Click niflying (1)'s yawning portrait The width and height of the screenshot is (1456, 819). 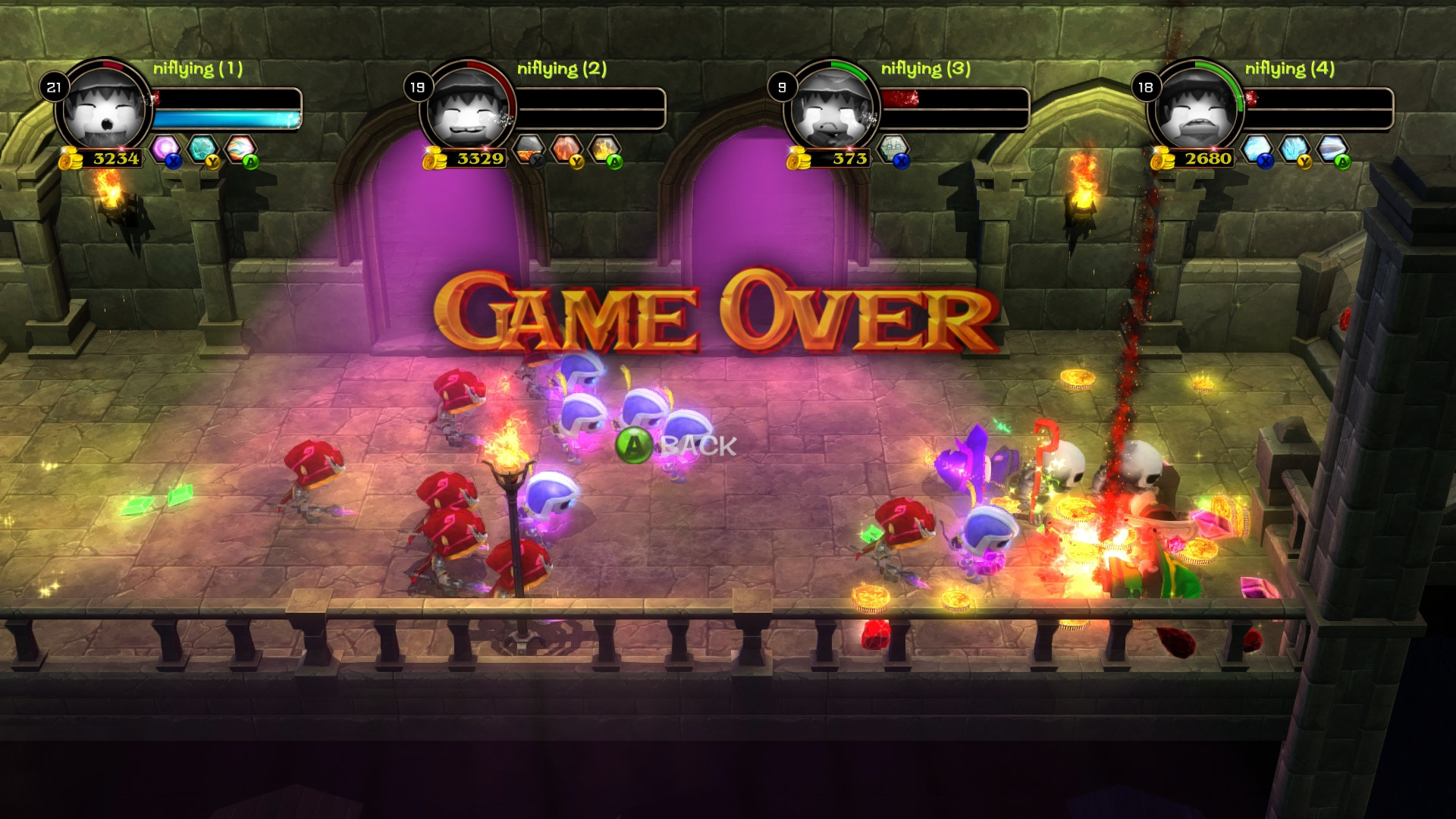click(x=102, y=110)
